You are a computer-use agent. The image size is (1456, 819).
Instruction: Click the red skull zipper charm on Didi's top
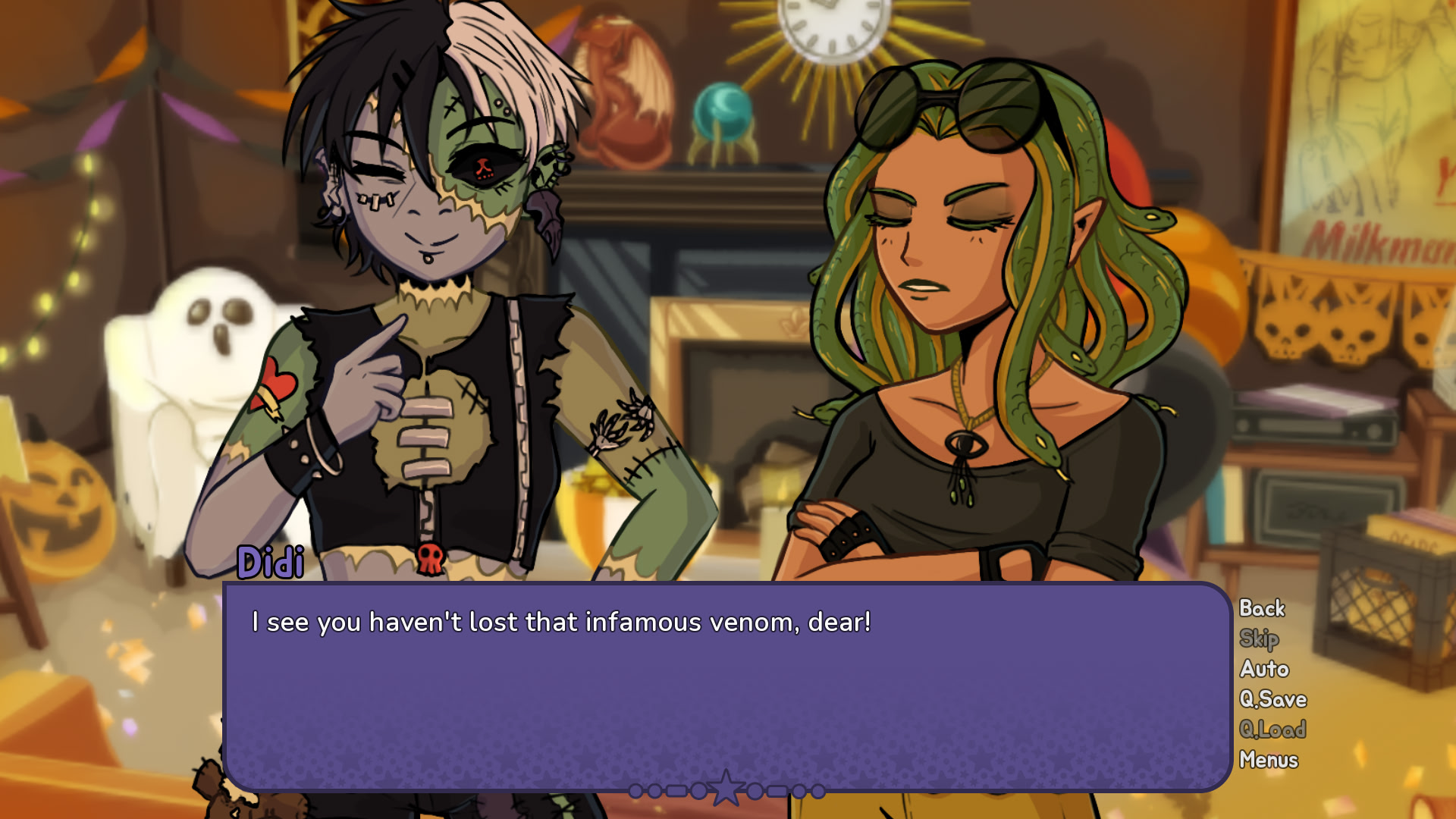coord(430,556)
